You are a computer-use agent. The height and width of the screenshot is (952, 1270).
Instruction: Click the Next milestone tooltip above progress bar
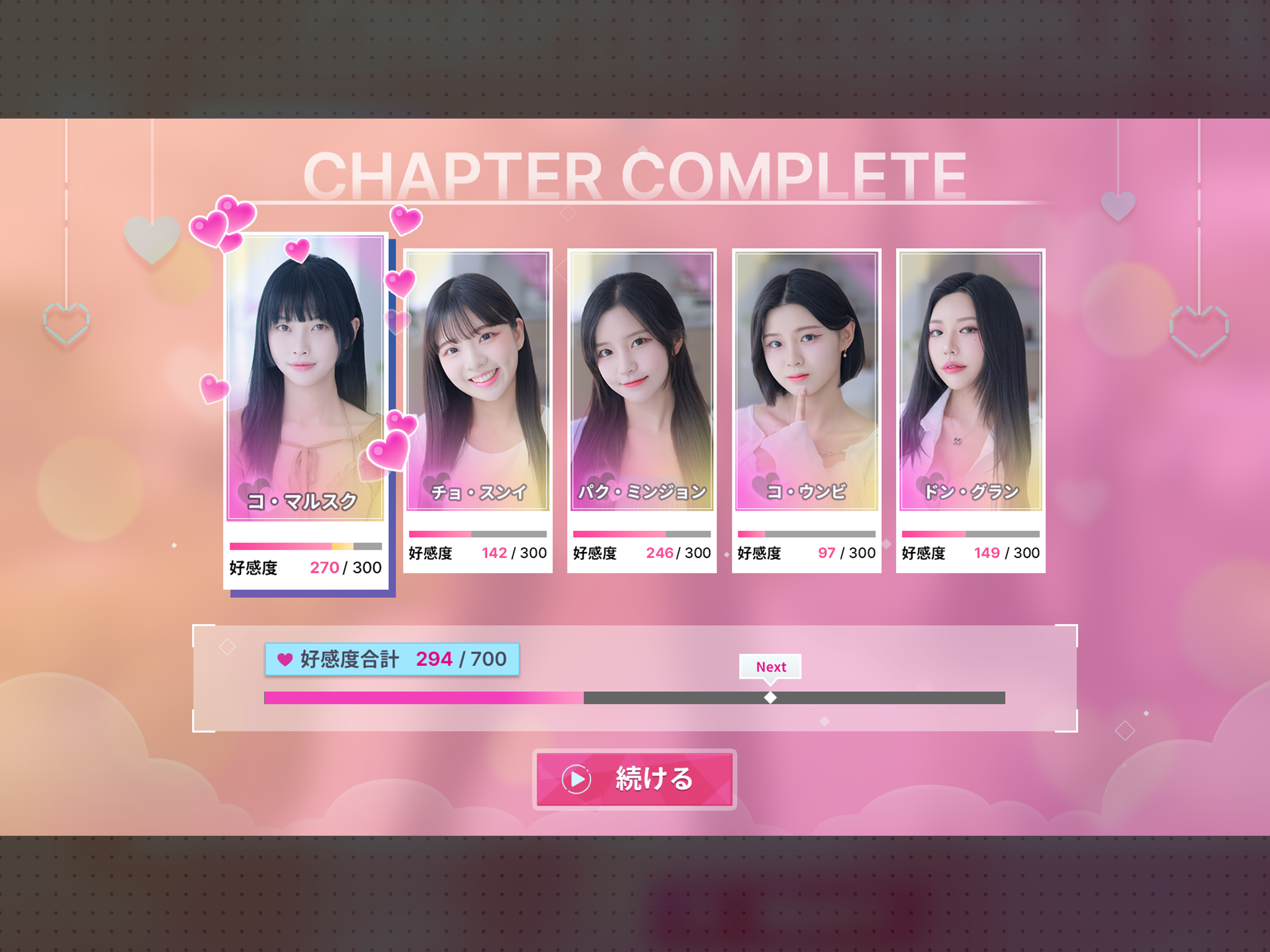[771, 667]
